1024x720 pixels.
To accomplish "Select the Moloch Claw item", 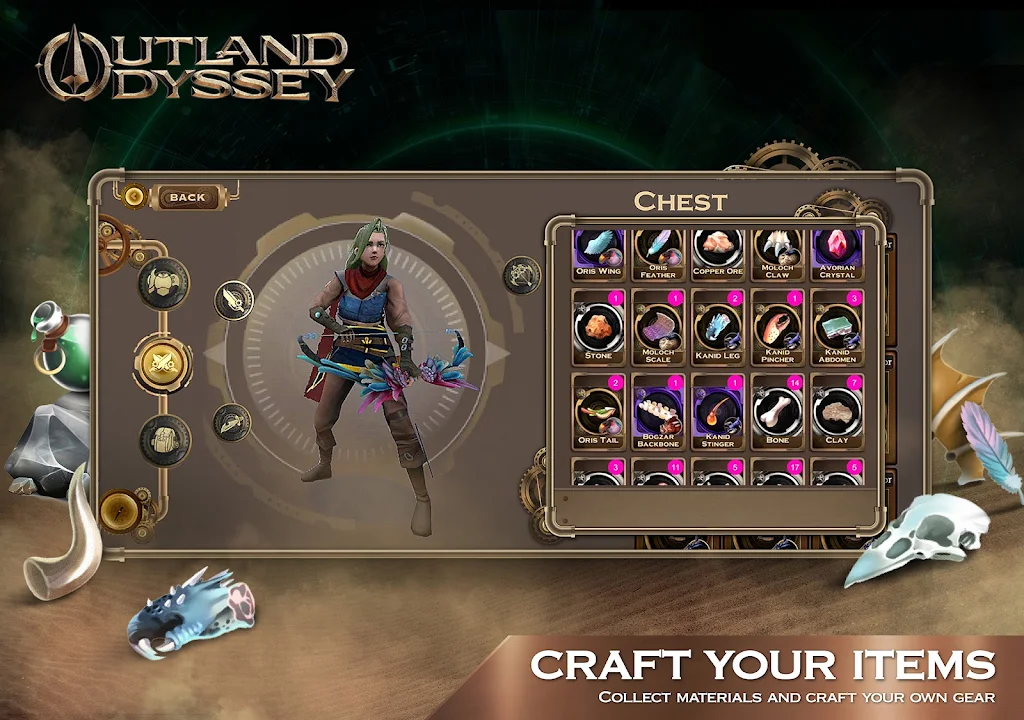I will click(778, 253).
